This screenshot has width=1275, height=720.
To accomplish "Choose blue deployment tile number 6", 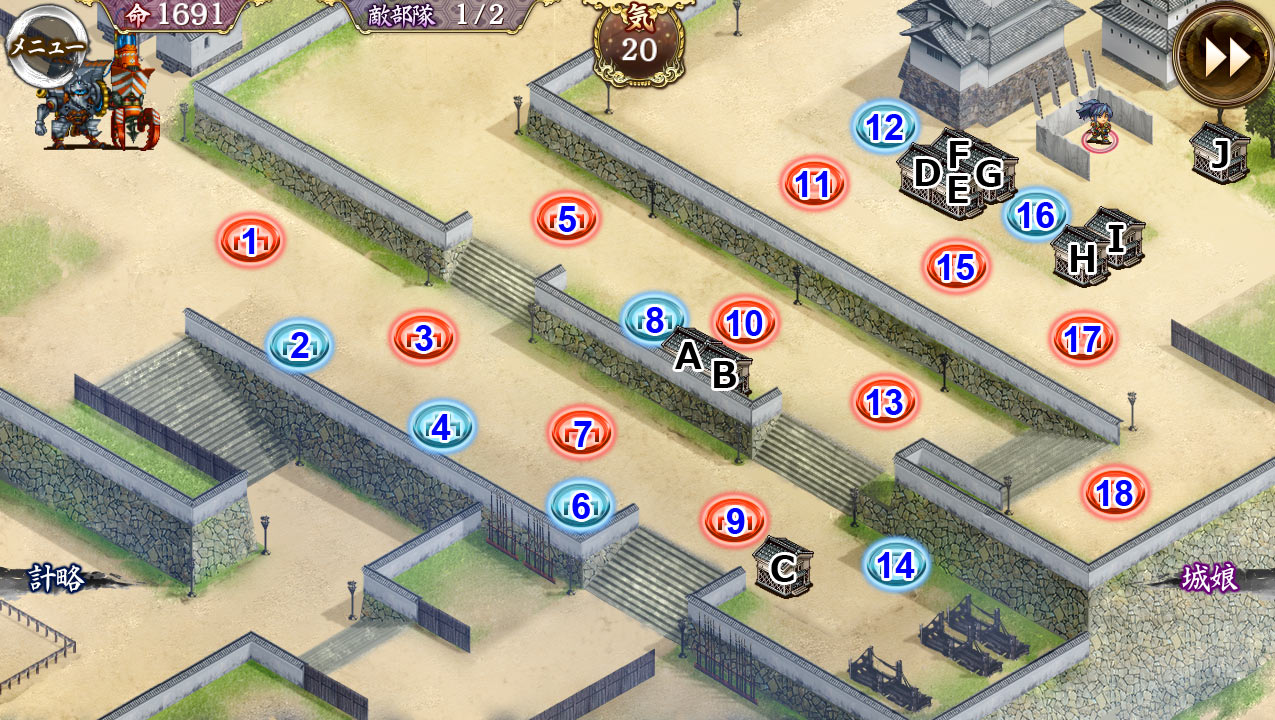I will click(581, 506).
